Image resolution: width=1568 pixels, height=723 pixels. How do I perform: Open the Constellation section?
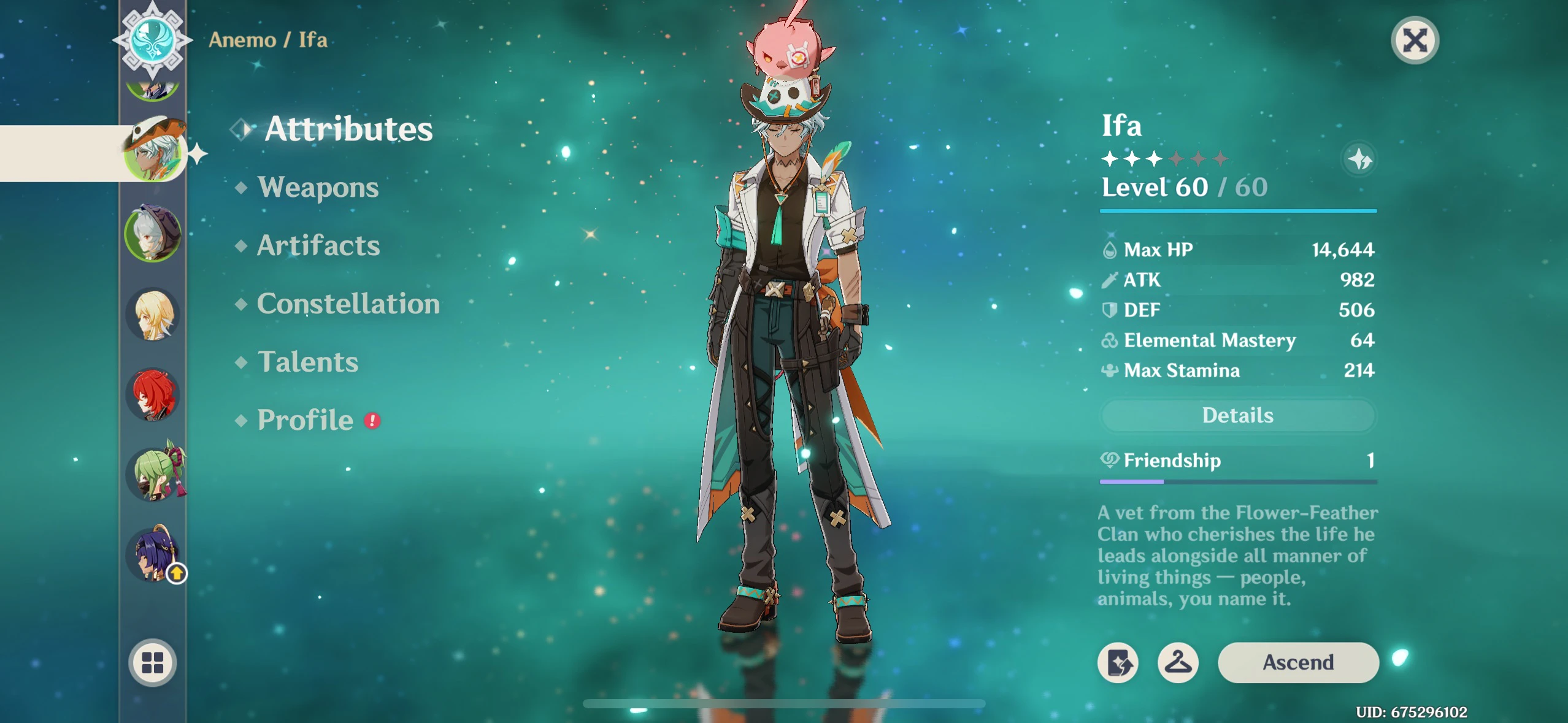[x=348, y=304]
